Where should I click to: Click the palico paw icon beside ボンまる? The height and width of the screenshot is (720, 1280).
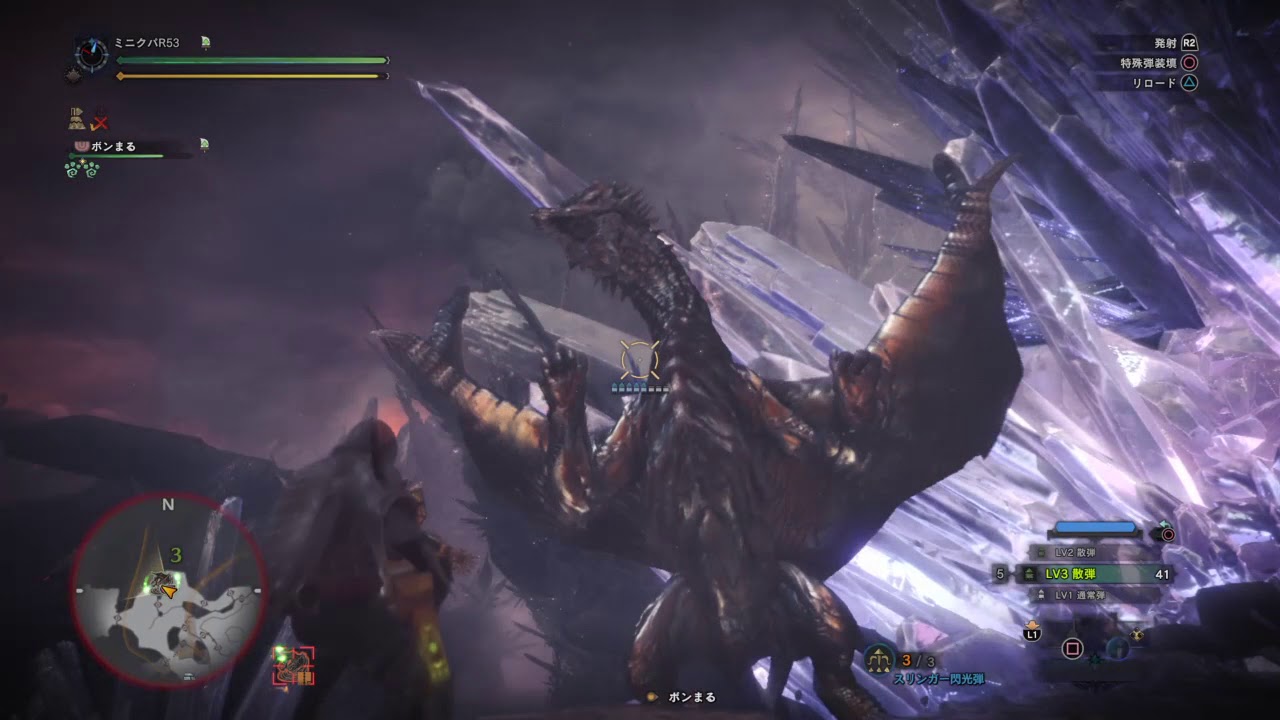83,146
